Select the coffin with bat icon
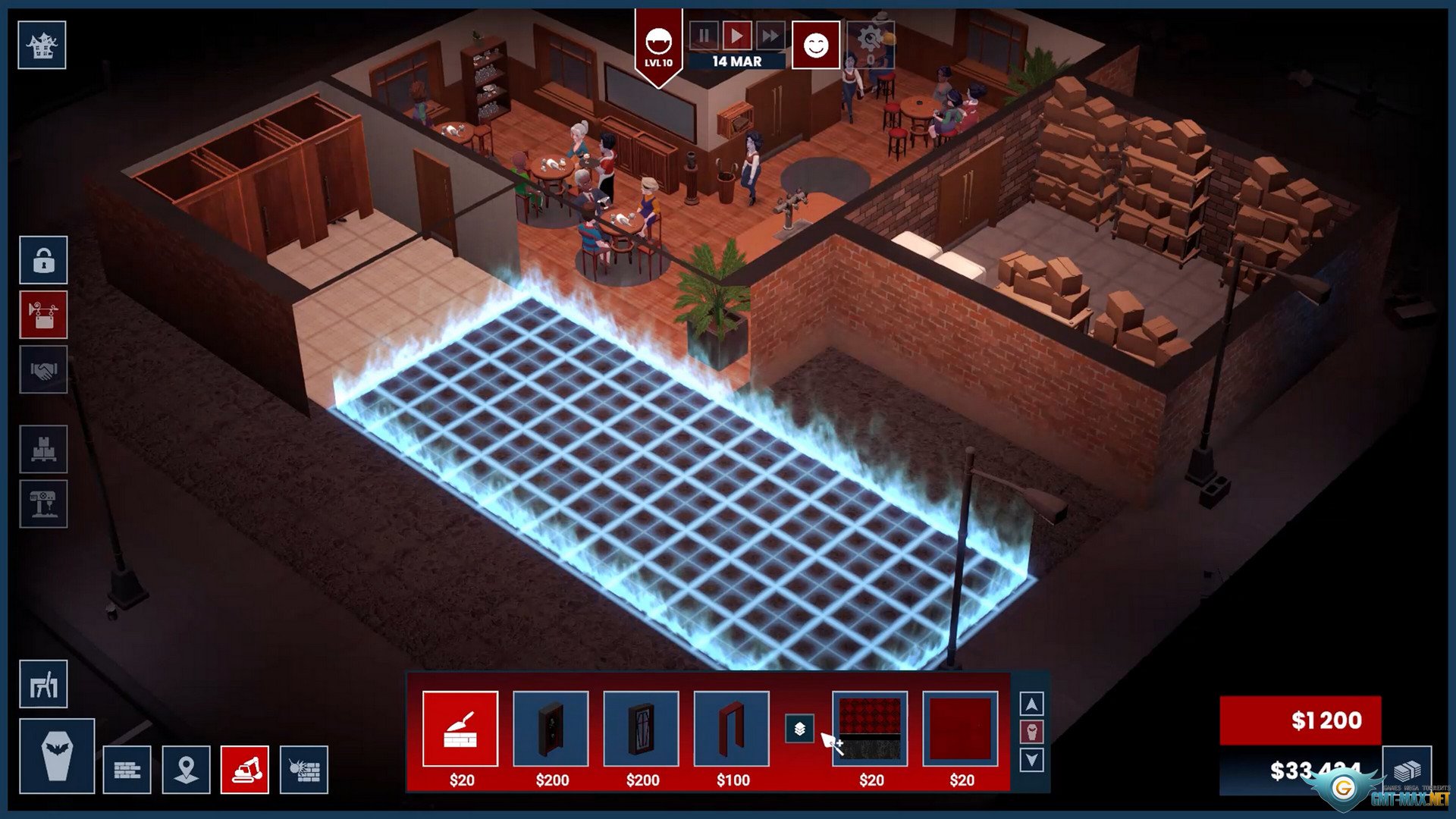Viewport: 1456px width, 819px height. 57,755
